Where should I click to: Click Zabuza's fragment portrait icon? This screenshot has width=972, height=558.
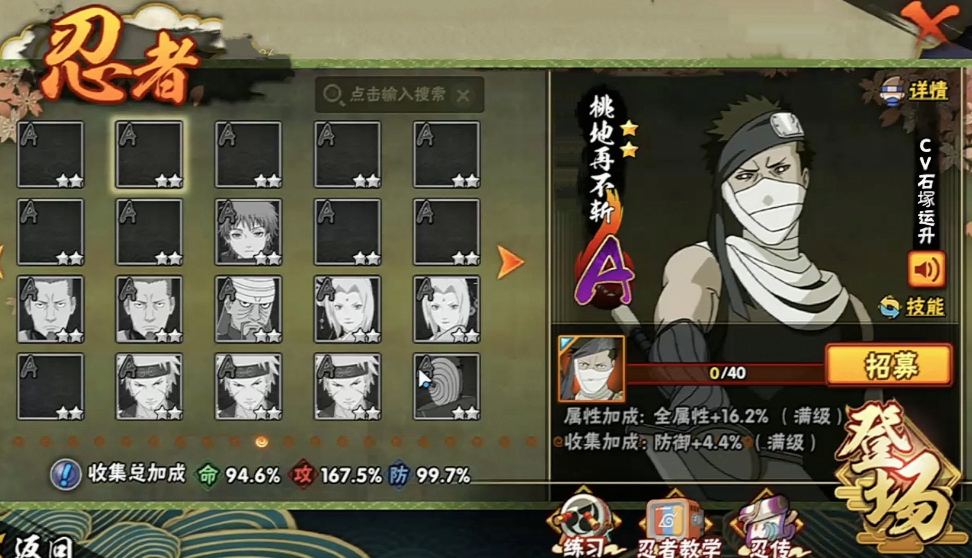[591, 369]
